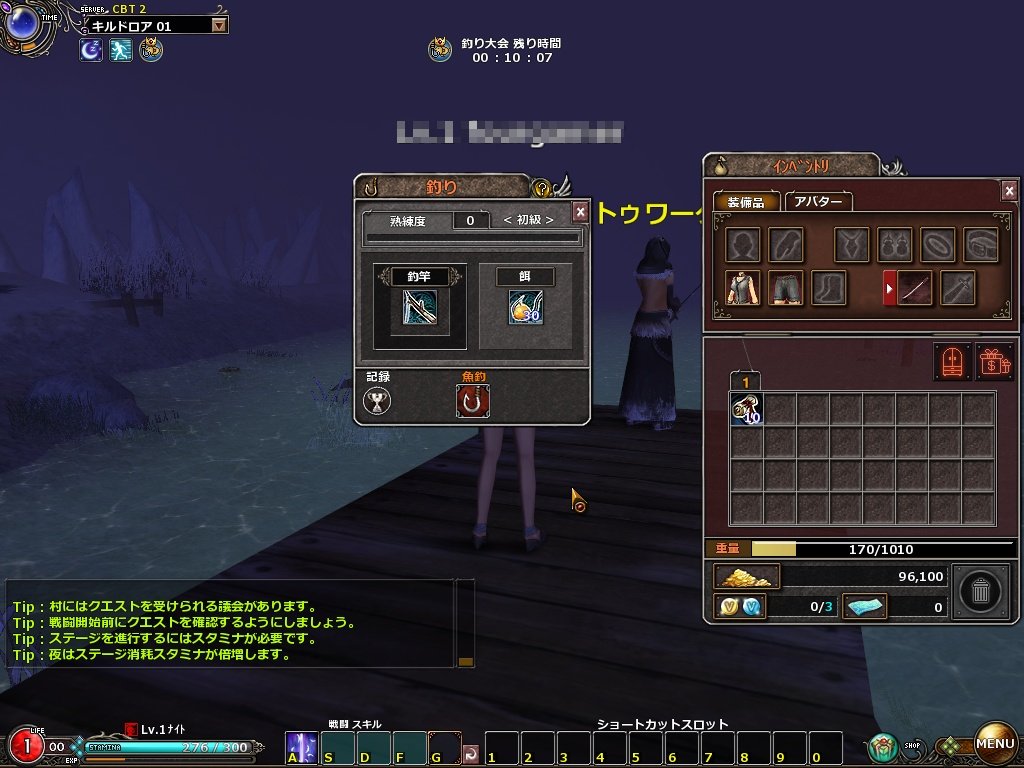The image size is (1024, 768).
Task: Select the bait slot with 30 bait
Action: (525, 306)
